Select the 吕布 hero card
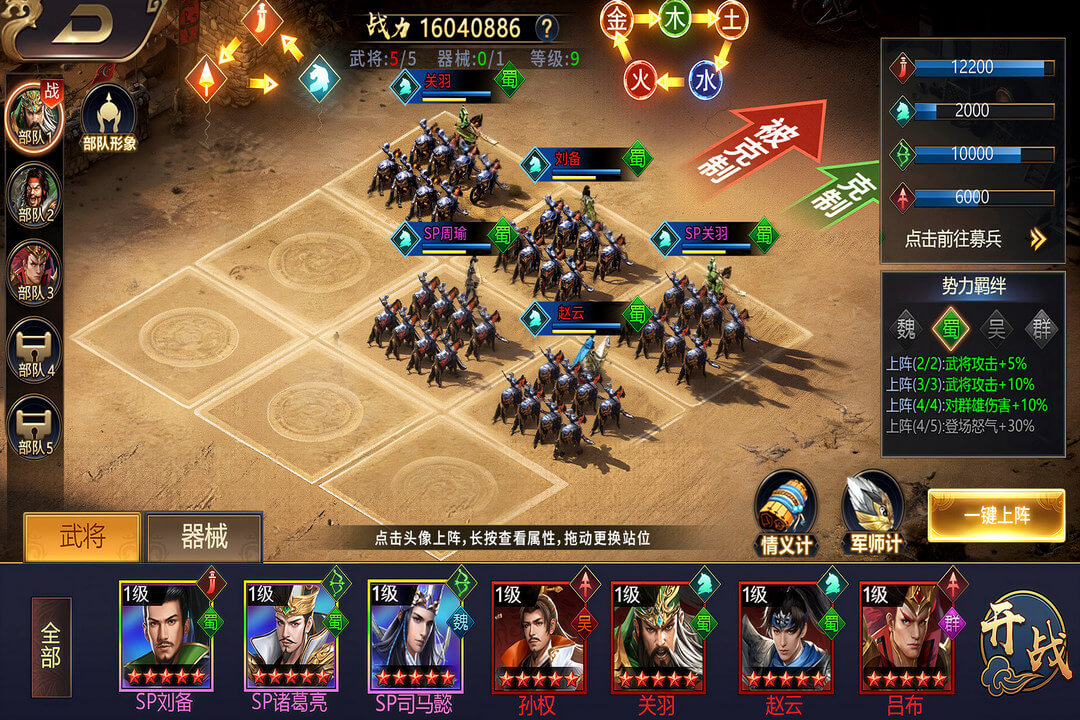The width and height of the screenshot is (1080, 720). (906, 636)
